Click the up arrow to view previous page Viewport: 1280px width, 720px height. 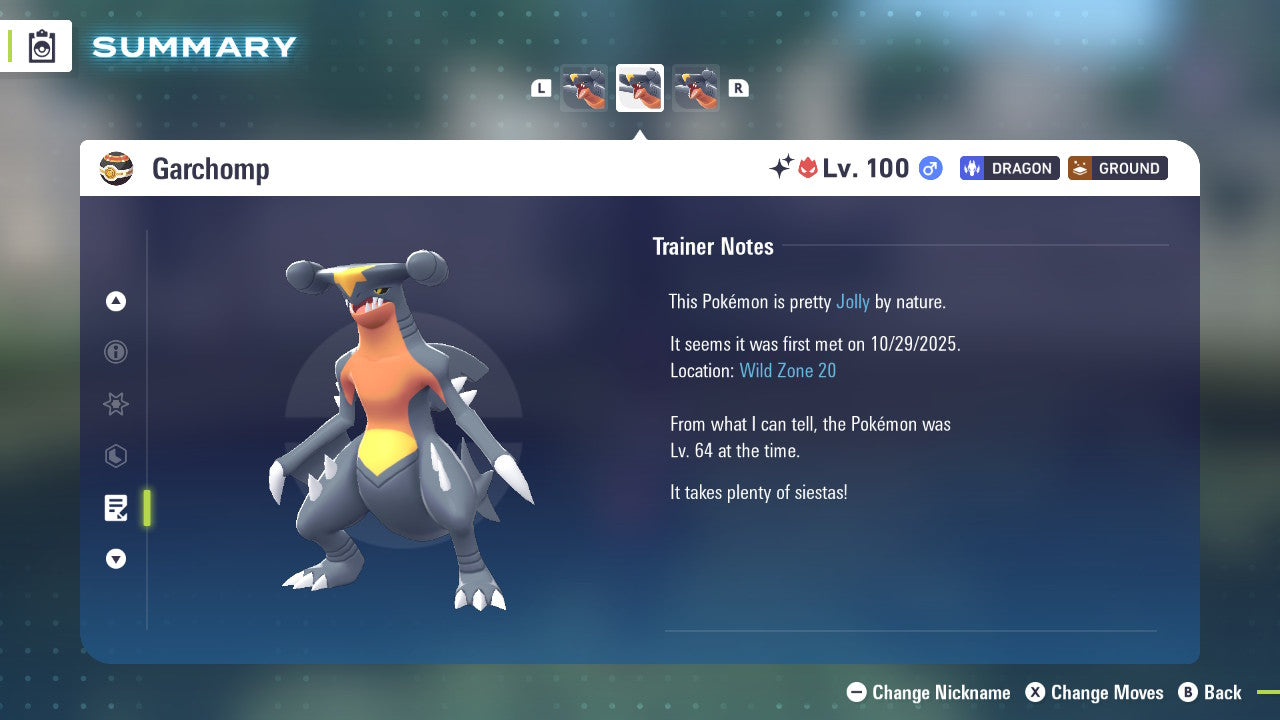(x=115, y=300)
